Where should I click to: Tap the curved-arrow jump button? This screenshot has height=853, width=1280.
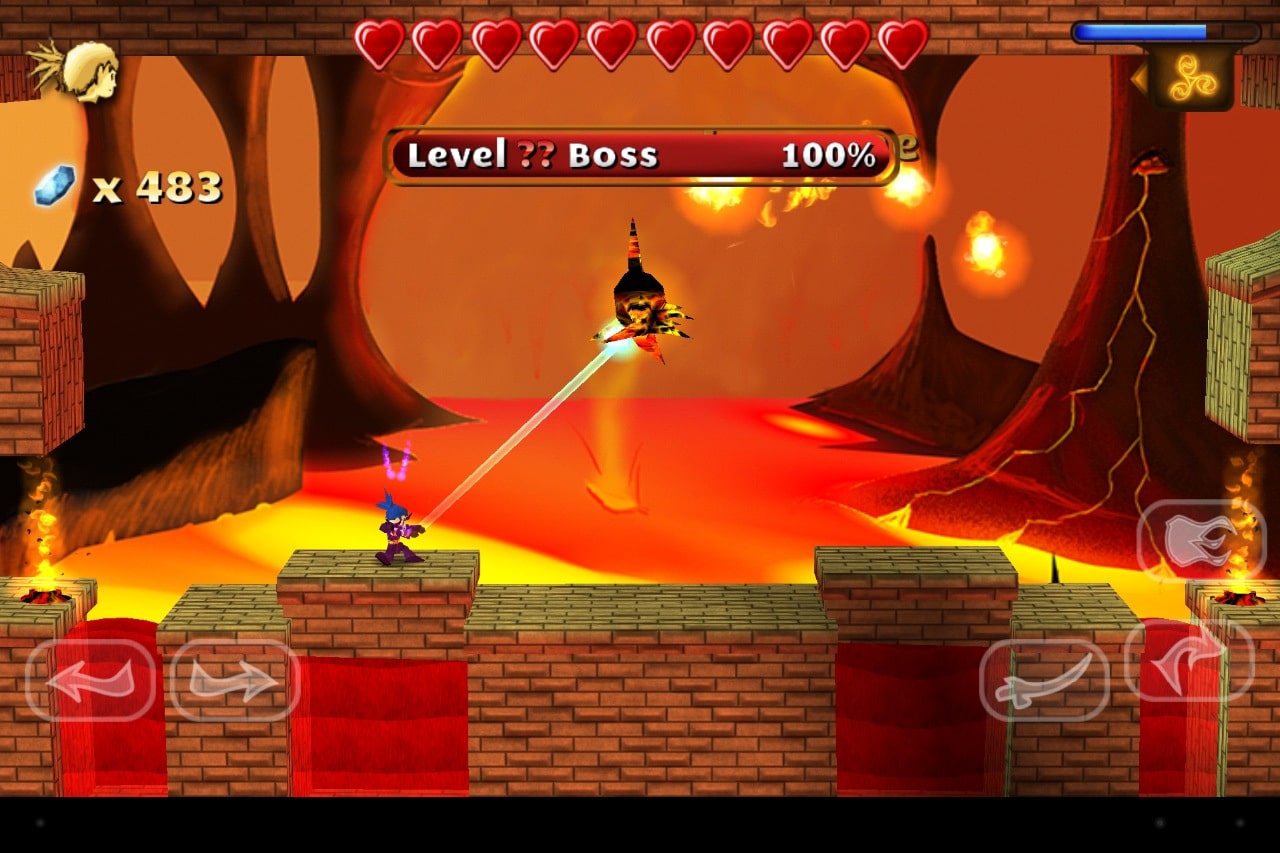[1190, 660]
